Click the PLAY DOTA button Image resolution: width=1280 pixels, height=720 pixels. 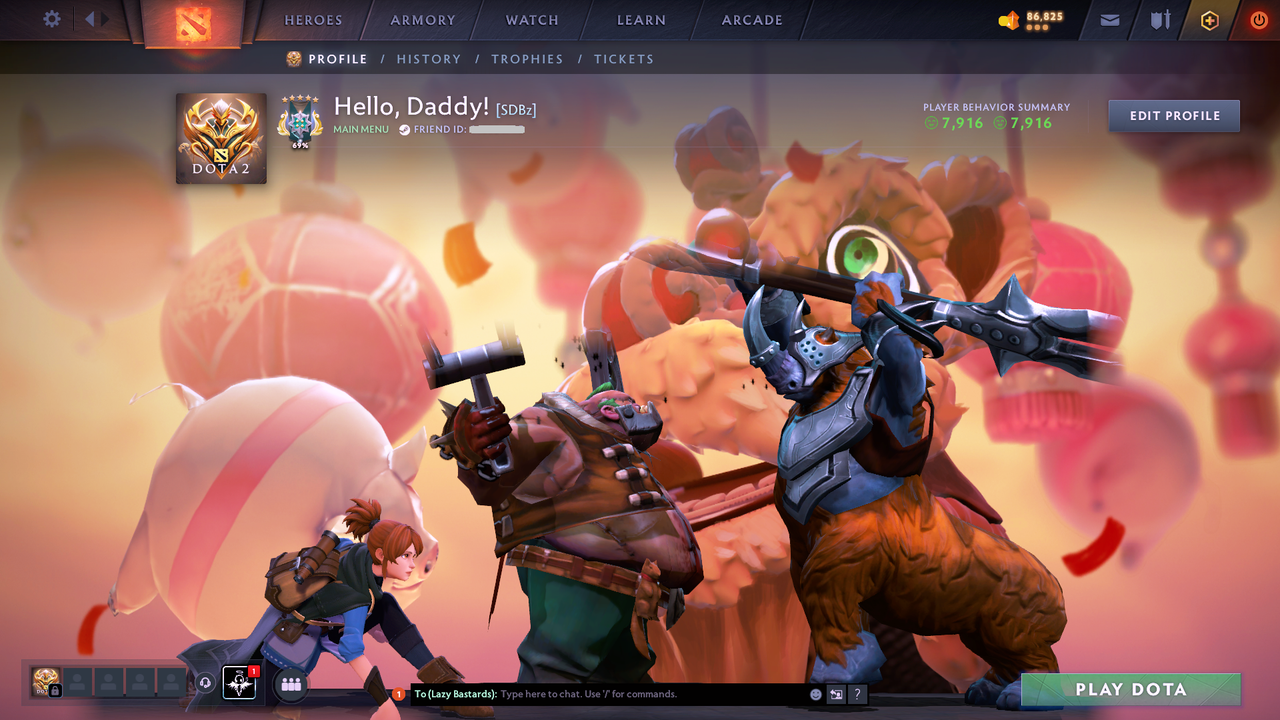coord(1130,689)
